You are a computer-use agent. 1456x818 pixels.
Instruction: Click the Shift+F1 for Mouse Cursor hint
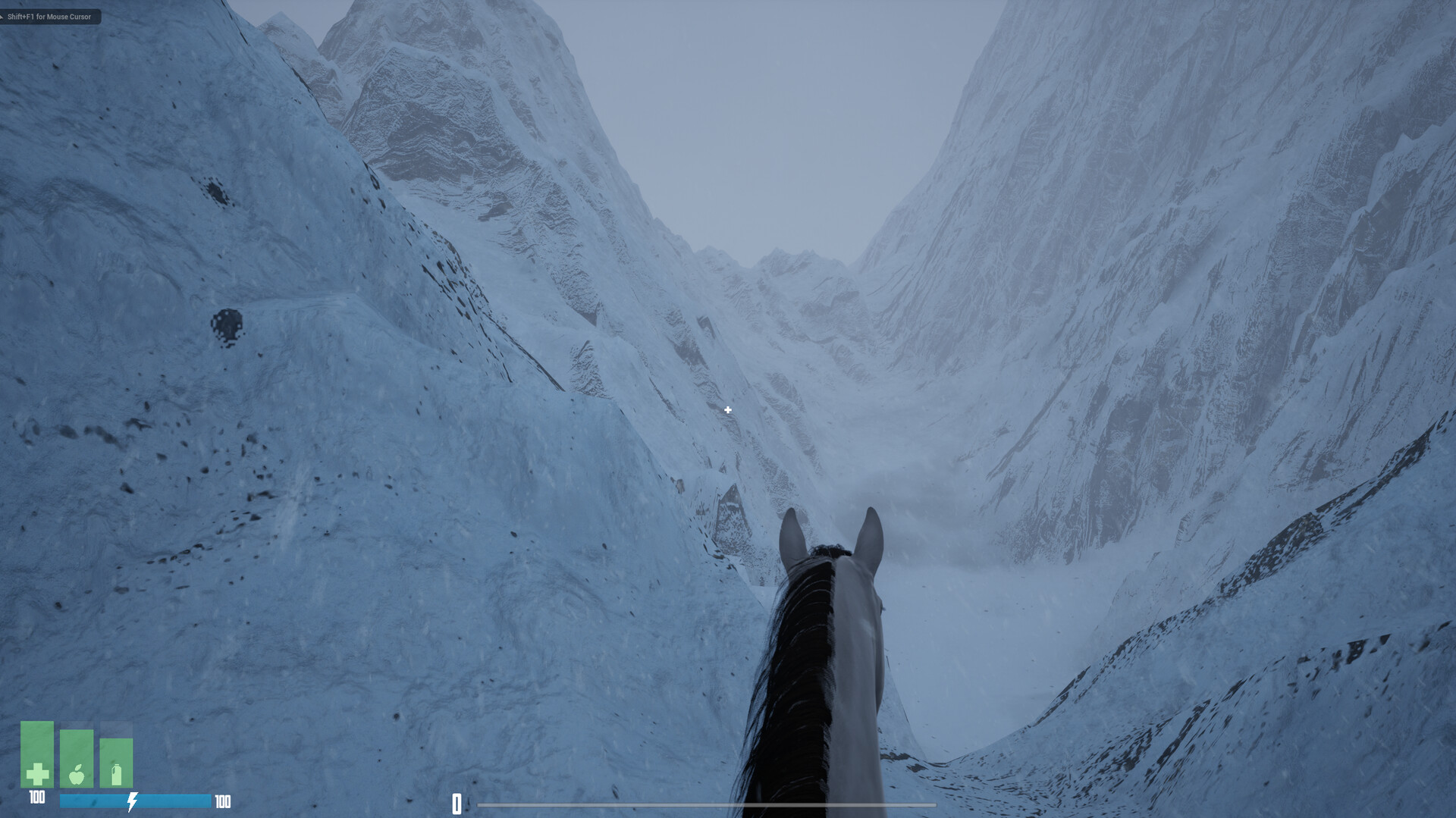(x=50, y=16)
